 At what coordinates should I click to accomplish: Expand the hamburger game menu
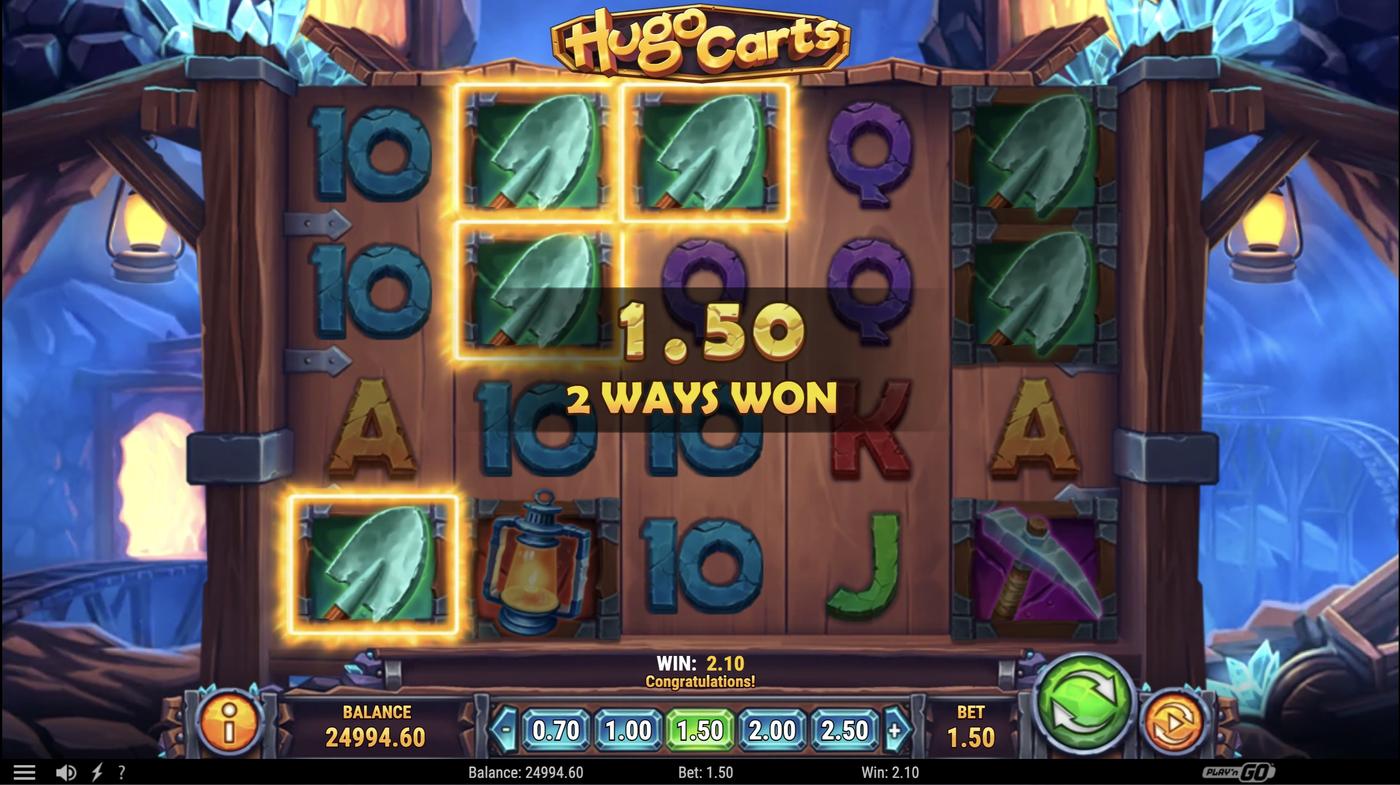pyautogui.click(x=24, y=771)
